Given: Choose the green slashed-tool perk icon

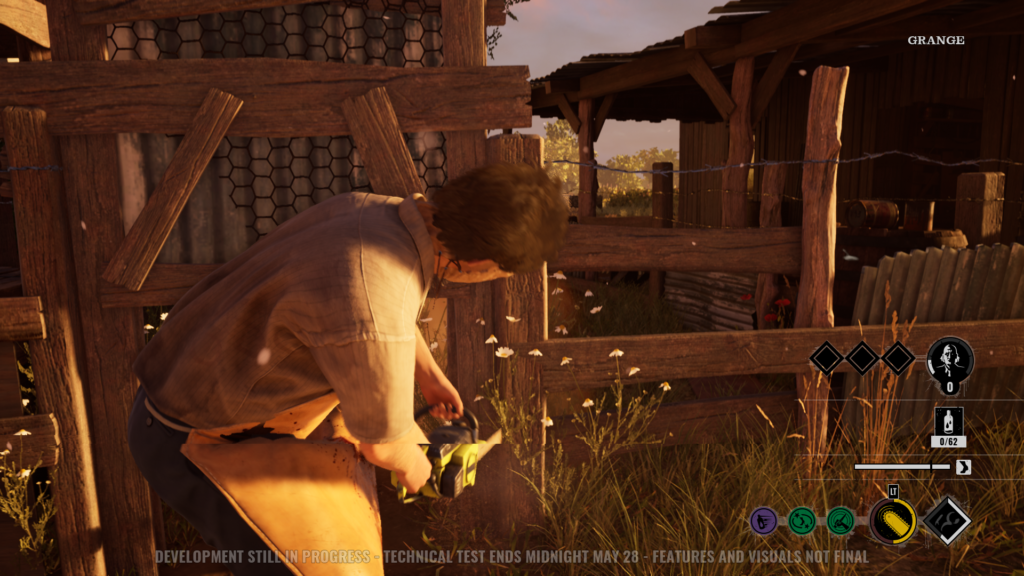Looking at the screenshot, I should pyautogui.click(x=840, y=520).
